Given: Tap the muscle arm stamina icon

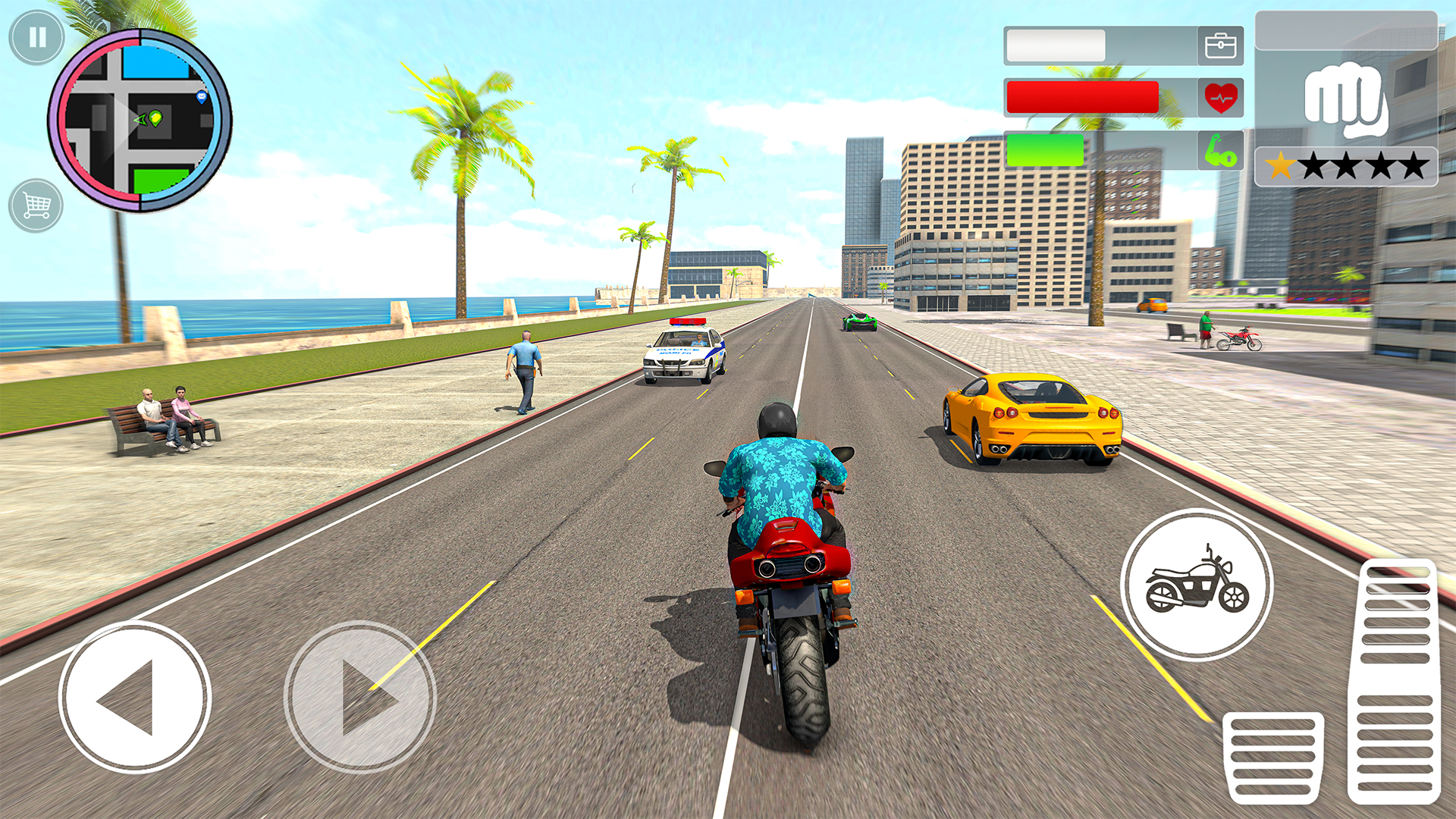Looking at the screenshot, I should [x=1221, y=151].
